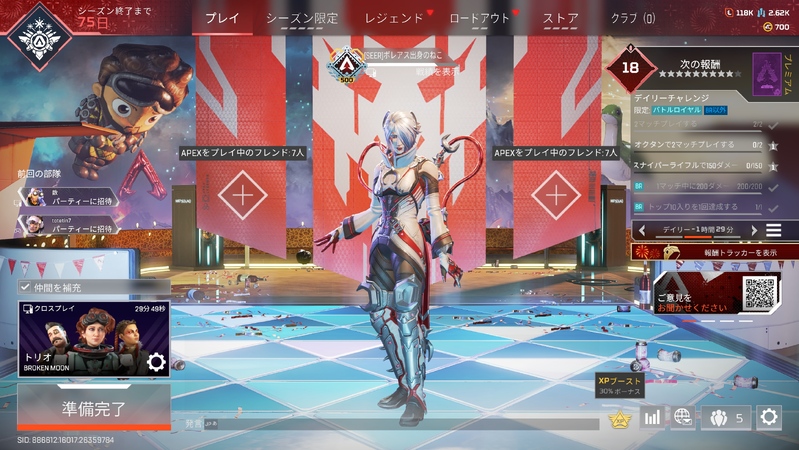The width and height of the screenshot is (799, 450).
Task: Open the シーズン限定 tab
Action: (x=302, y=18)
